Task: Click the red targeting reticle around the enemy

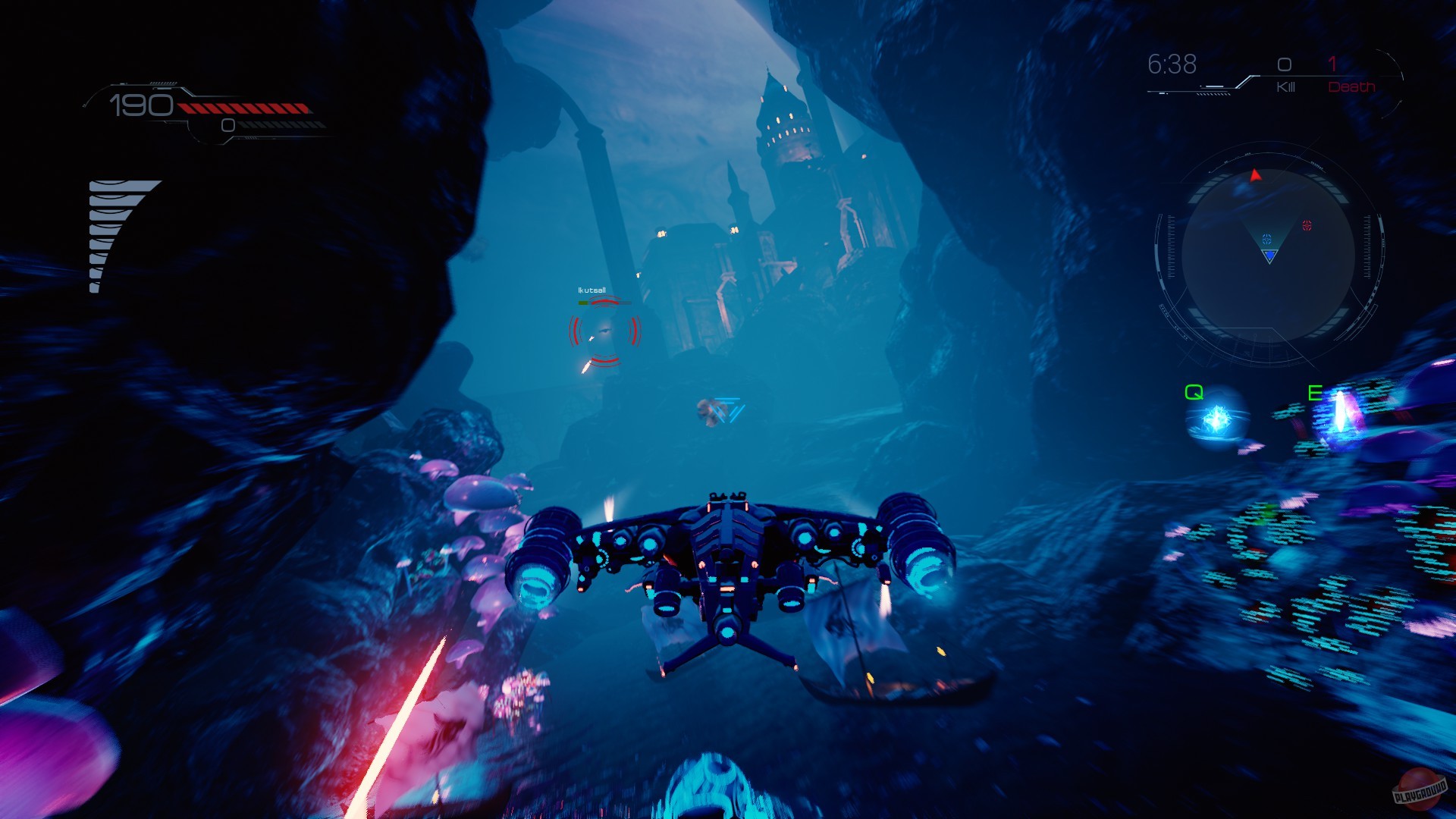Action: click(604, 331)
